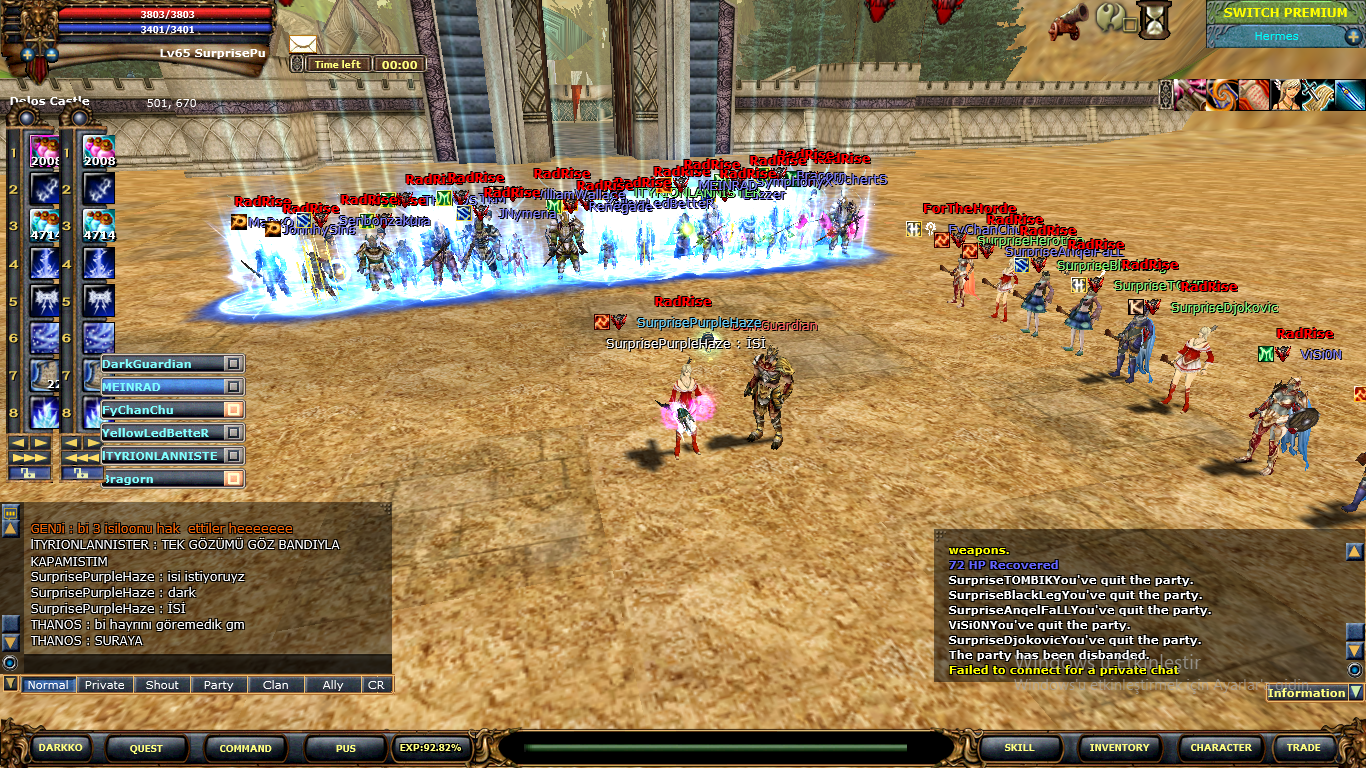Screen dimensions: 1366x768
Task: Open the PUS store
Action: pyautogui.click(x=345, y=748)
